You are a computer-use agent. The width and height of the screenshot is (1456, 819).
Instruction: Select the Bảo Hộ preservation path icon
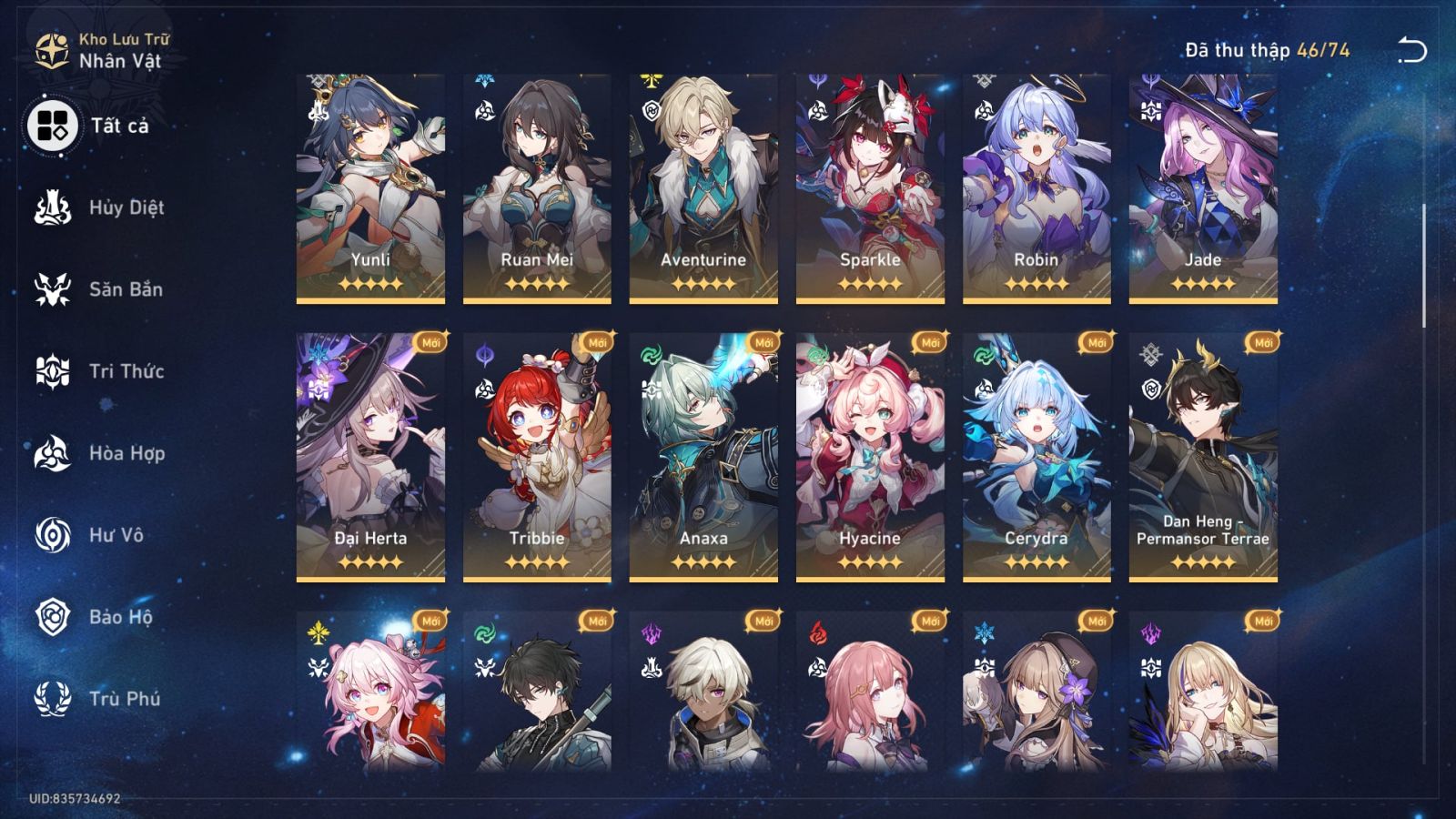point(52,617)
